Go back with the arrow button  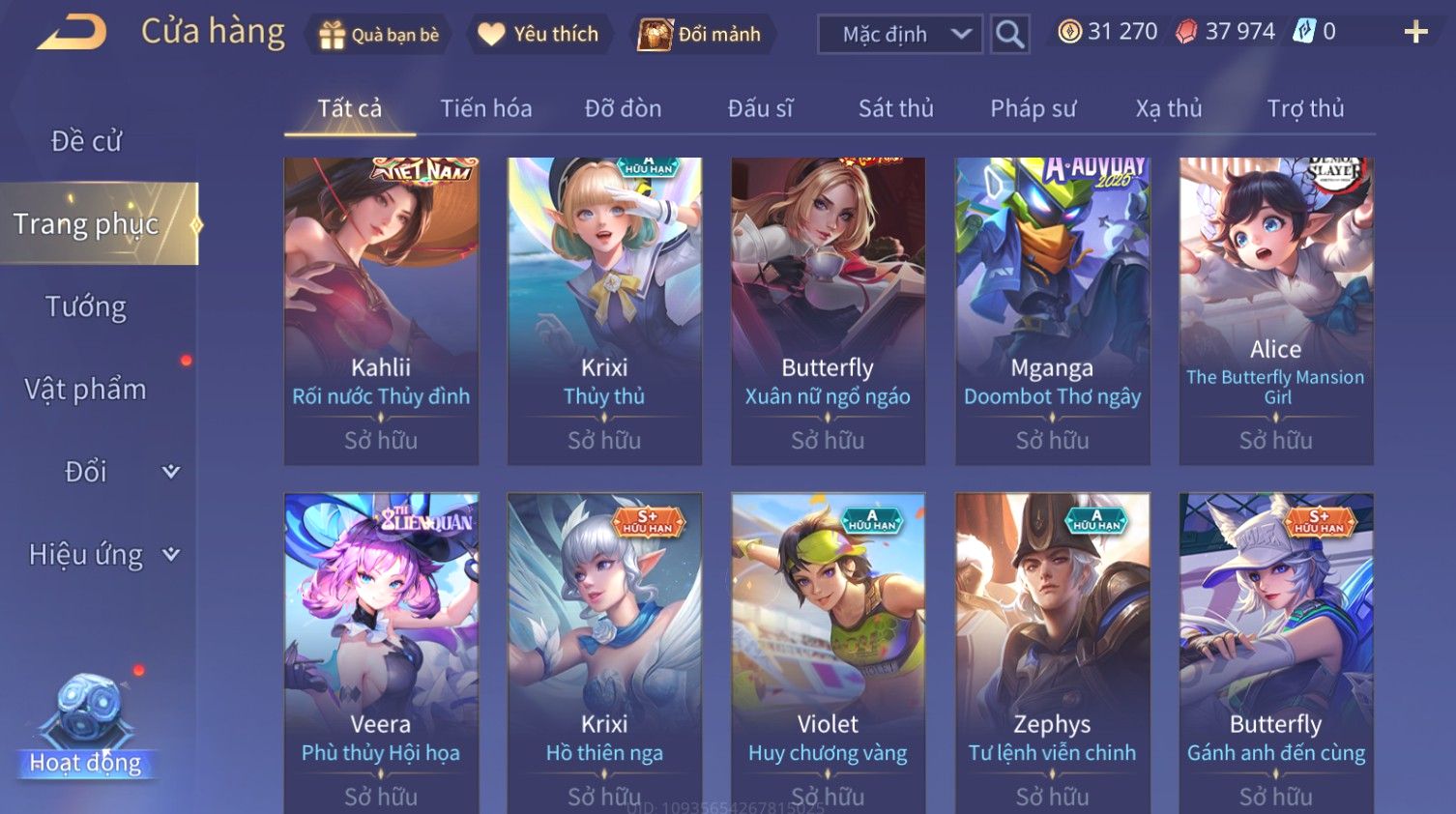pyautogui.click(x=73, y=33)
